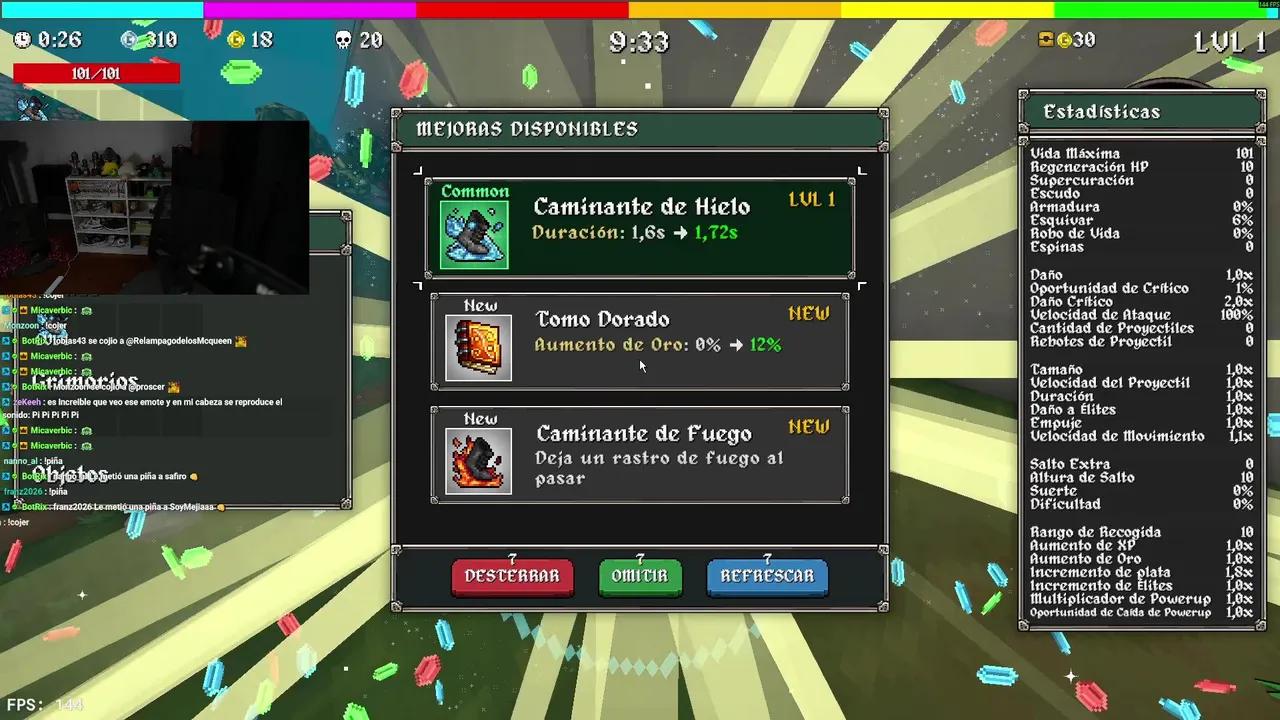Viewport: 1280px width, 720px height.
Task: Click the red Desterrar button
Action: (512, 577)
